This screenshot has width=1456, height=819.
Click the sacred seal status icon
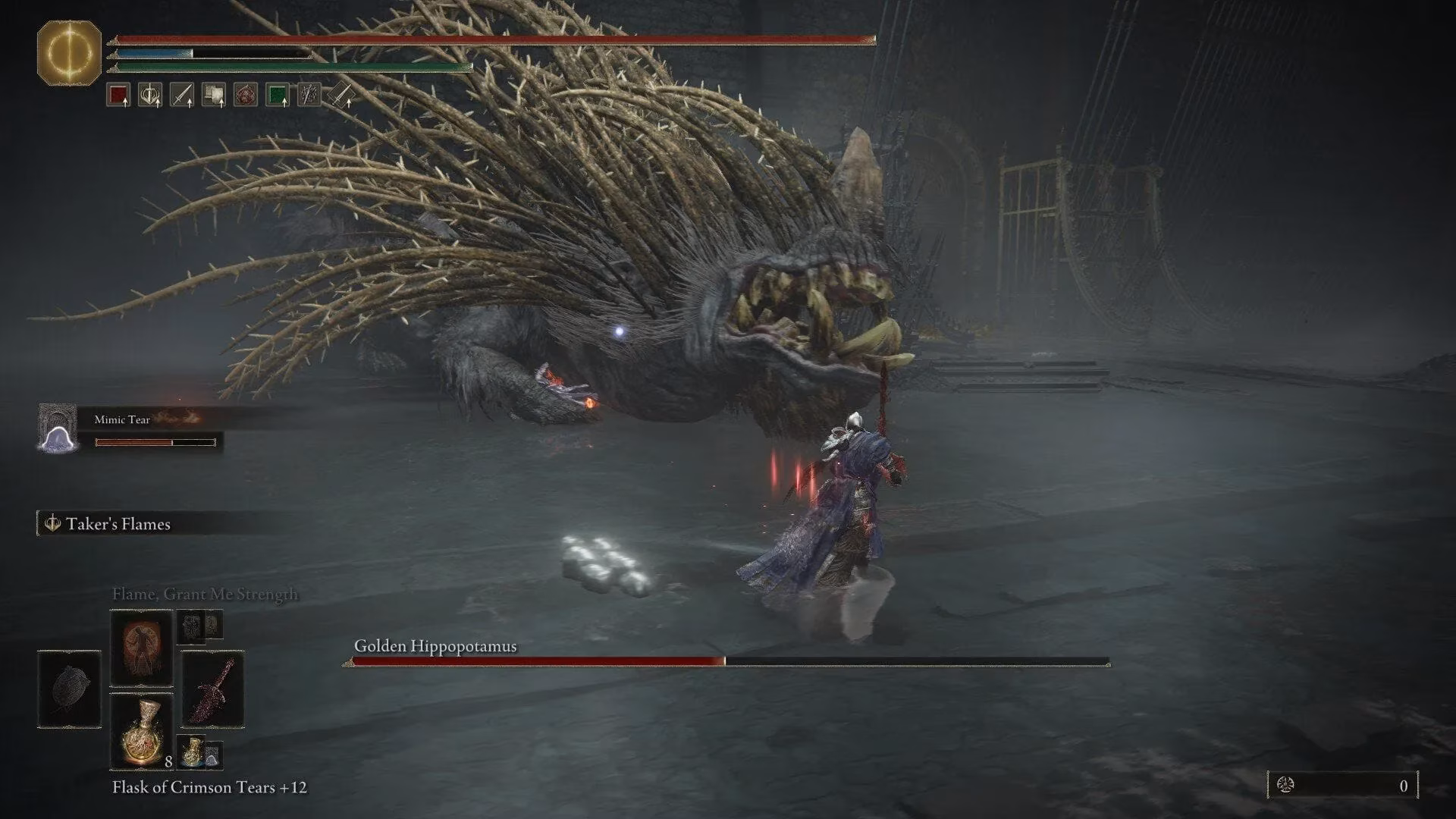pyautogui.click(x=150, y=93)
